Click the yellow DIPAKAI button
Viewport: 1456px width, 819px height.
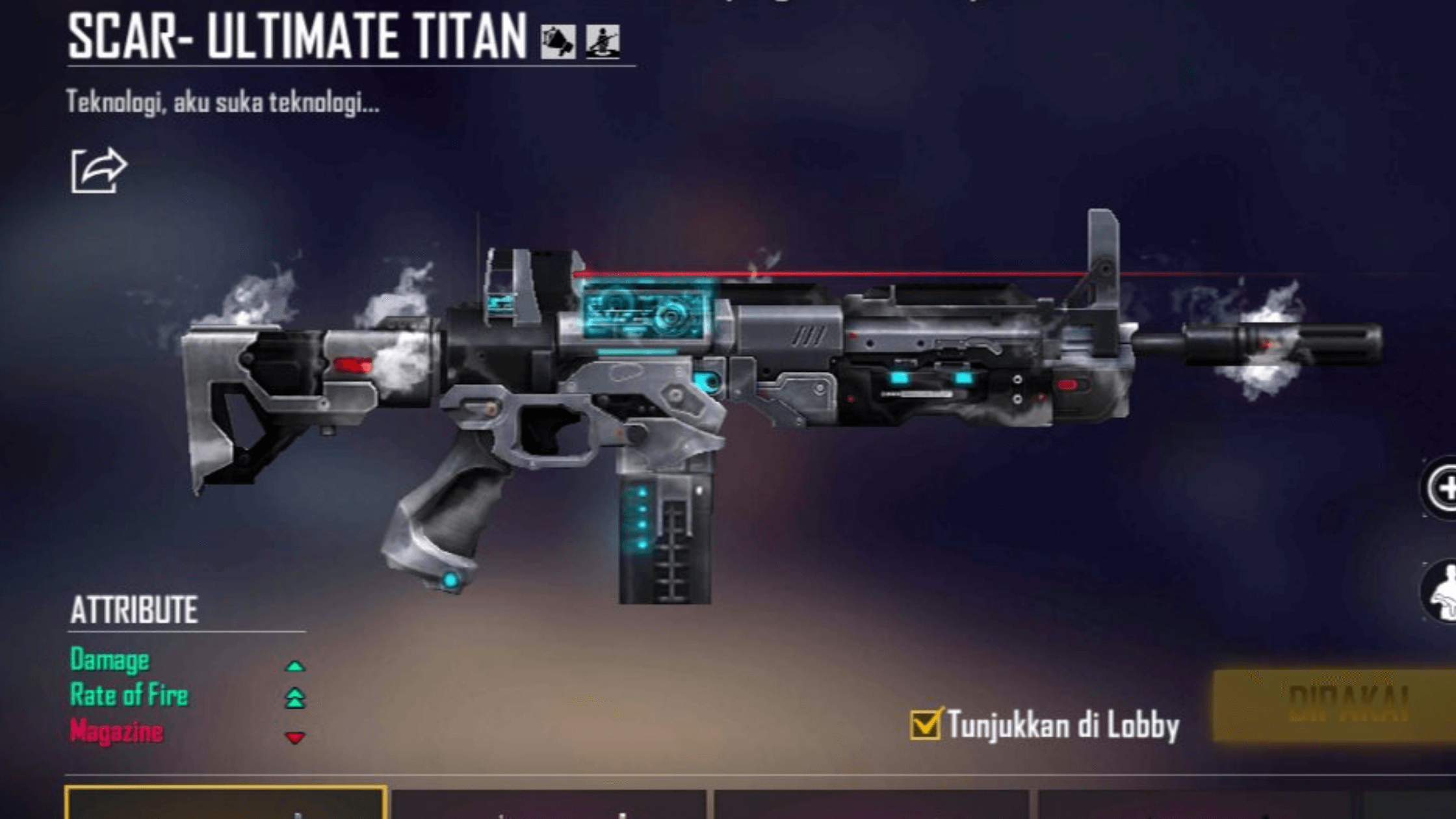(x=1339, y=705)
